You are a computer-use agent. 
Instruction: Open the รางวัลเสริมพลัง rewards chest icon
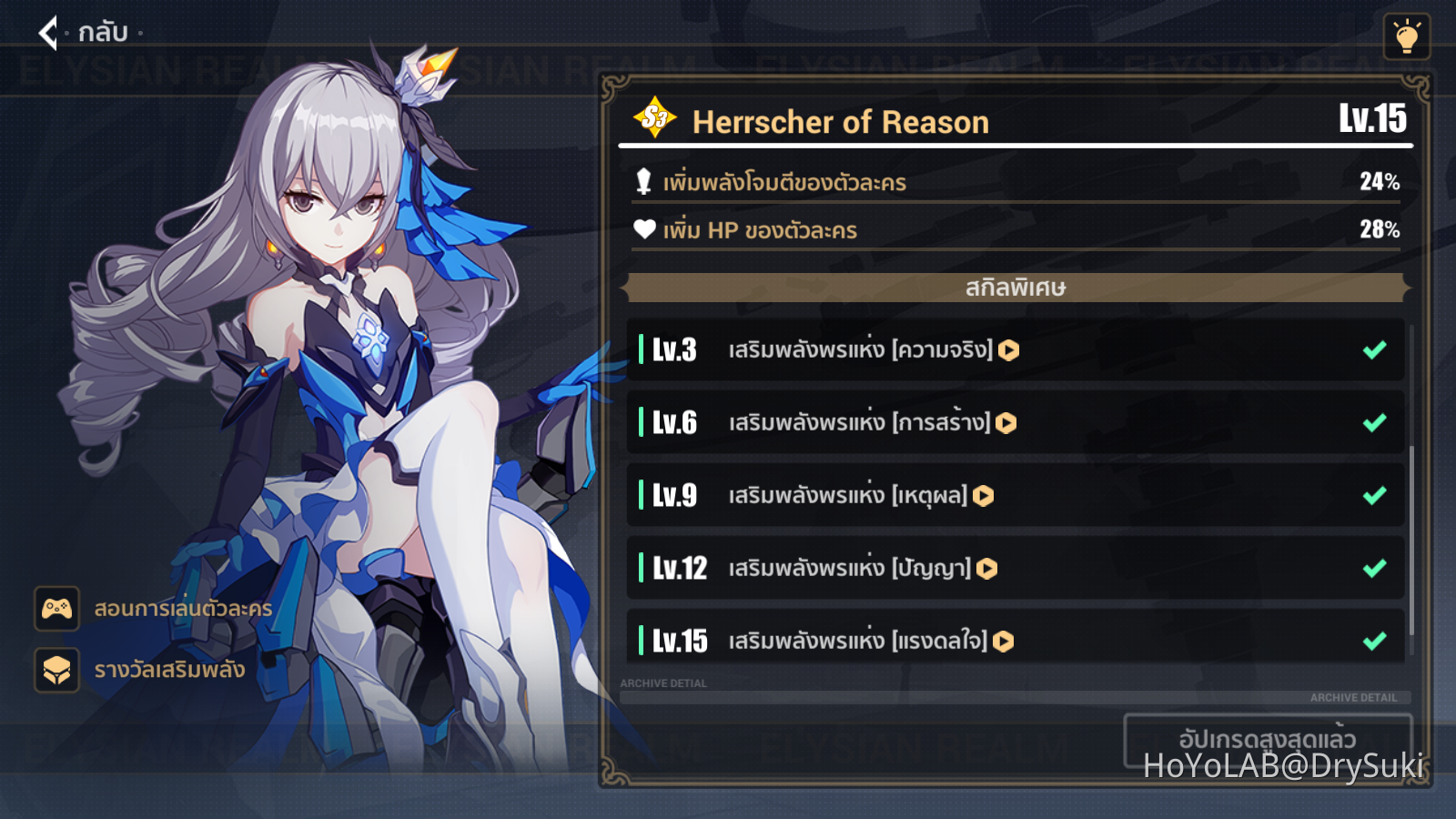pyautogui.click(x=56, y=672)
